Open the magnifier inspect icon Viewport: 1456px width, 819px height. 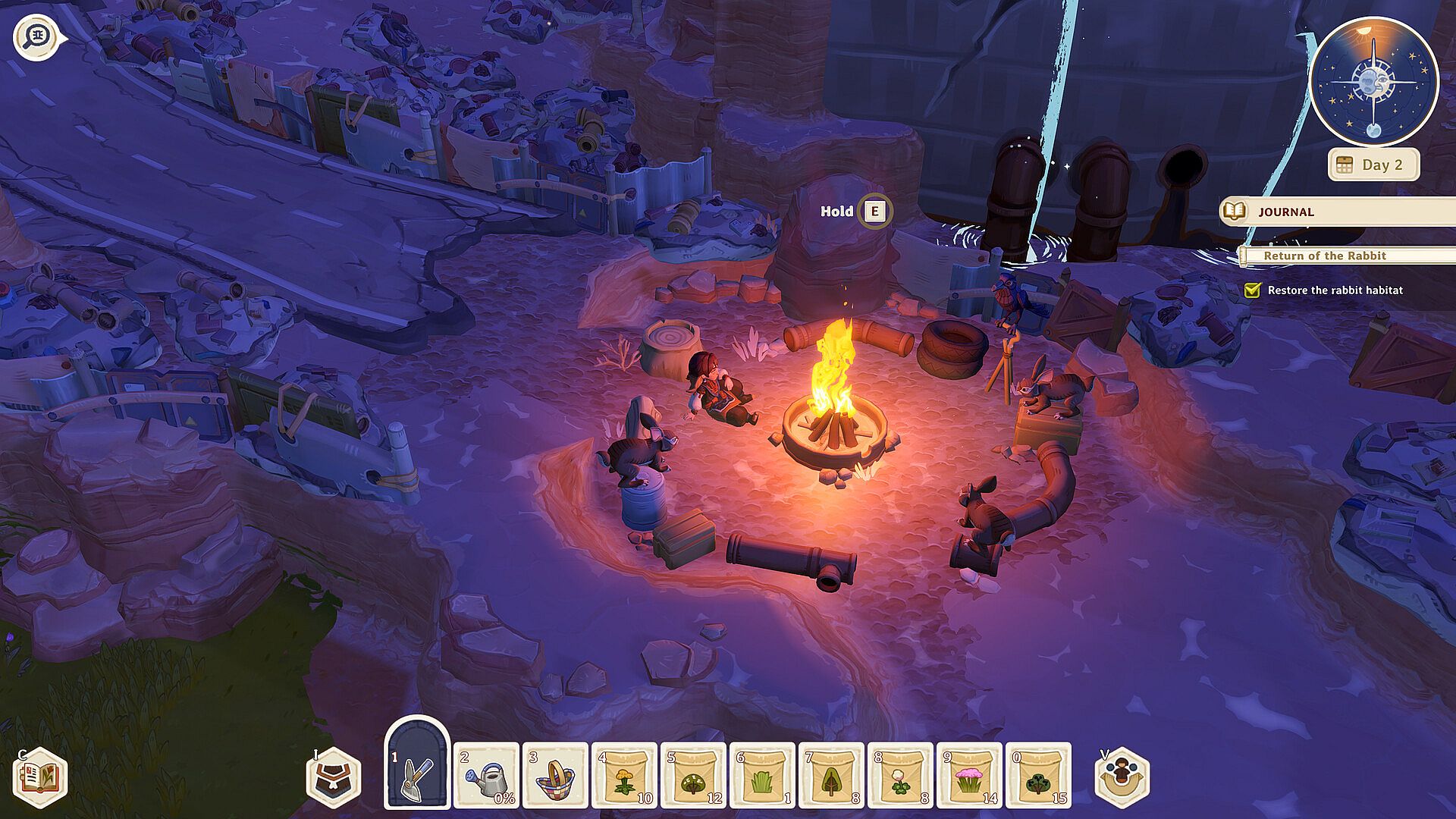[x=36, y=36]
